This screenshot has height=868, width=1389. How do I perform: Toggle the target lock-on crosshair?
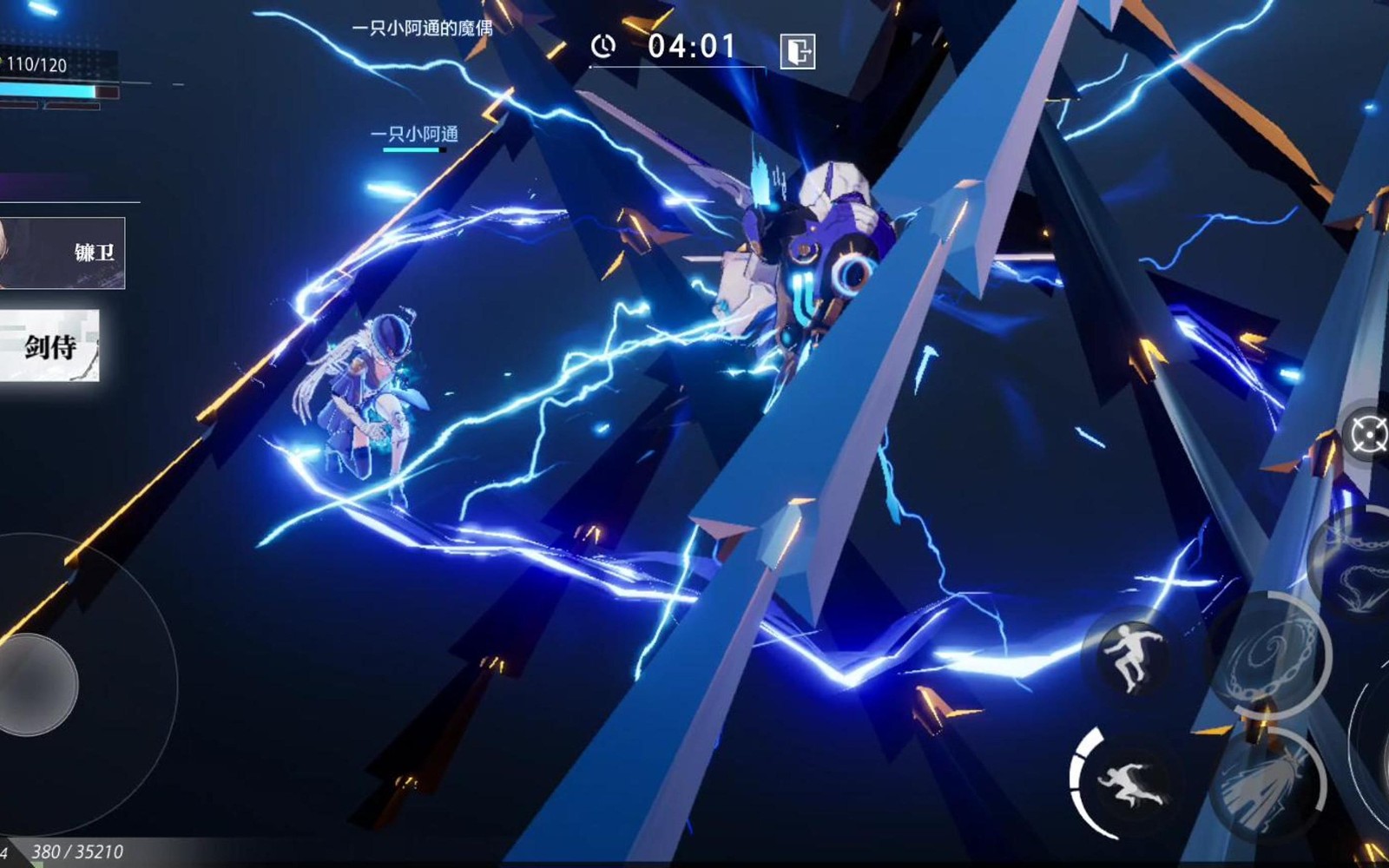1367,433
